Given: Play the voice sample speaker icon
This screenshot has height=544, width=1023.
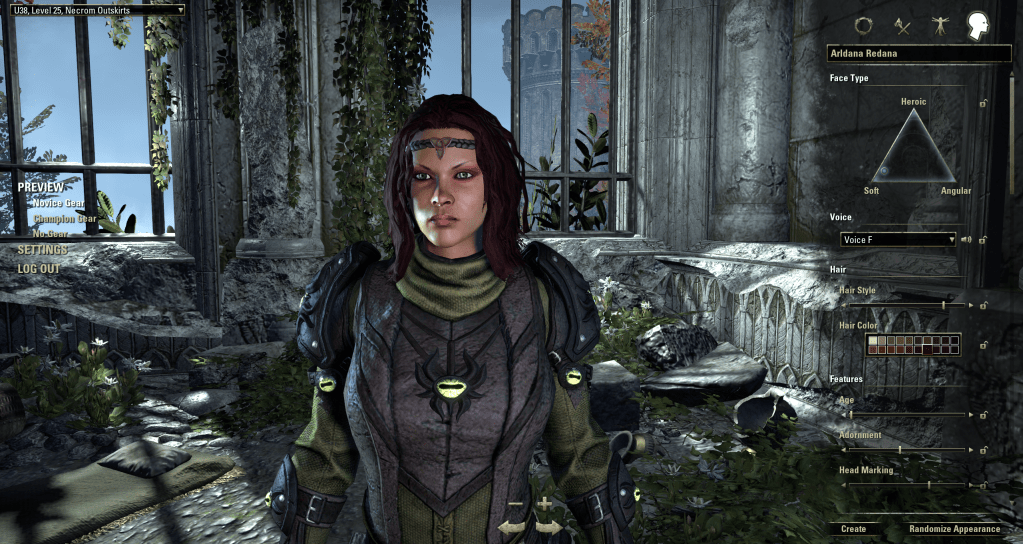Looking at the screenshot, I should click(966, 240).
